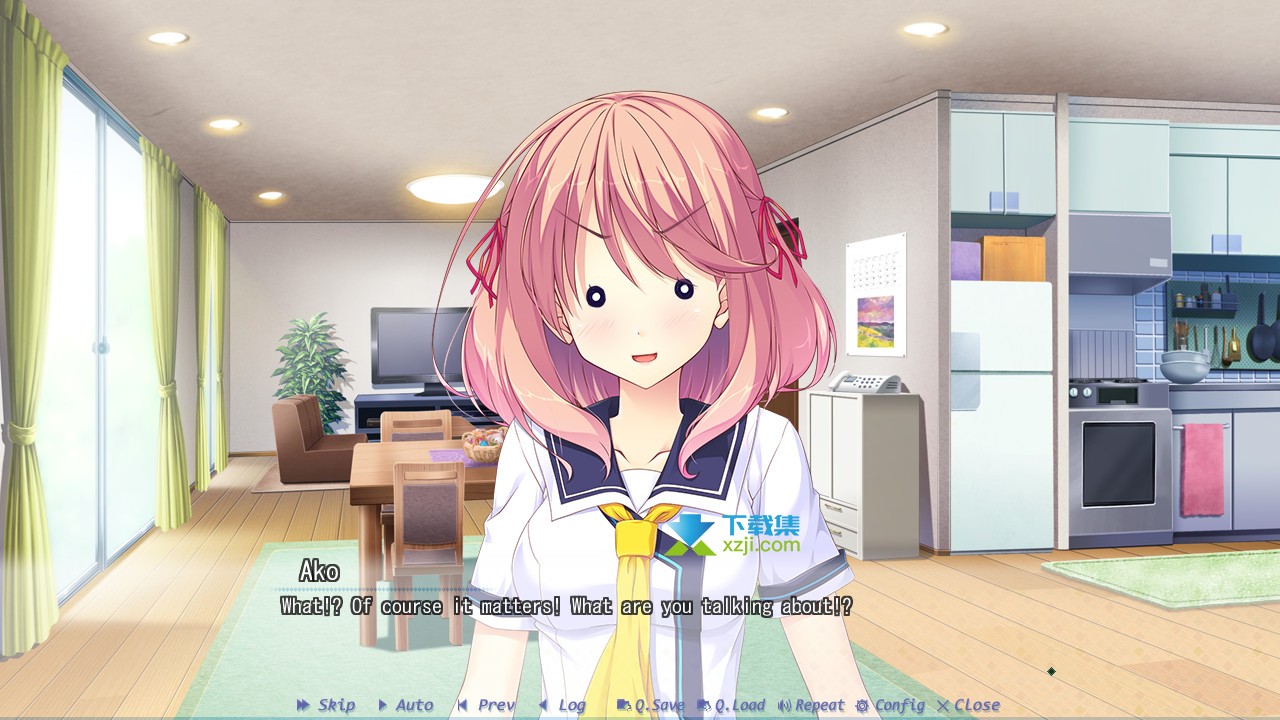Quick load with Q.Load

pyautogui.click(x=732, y=705)
